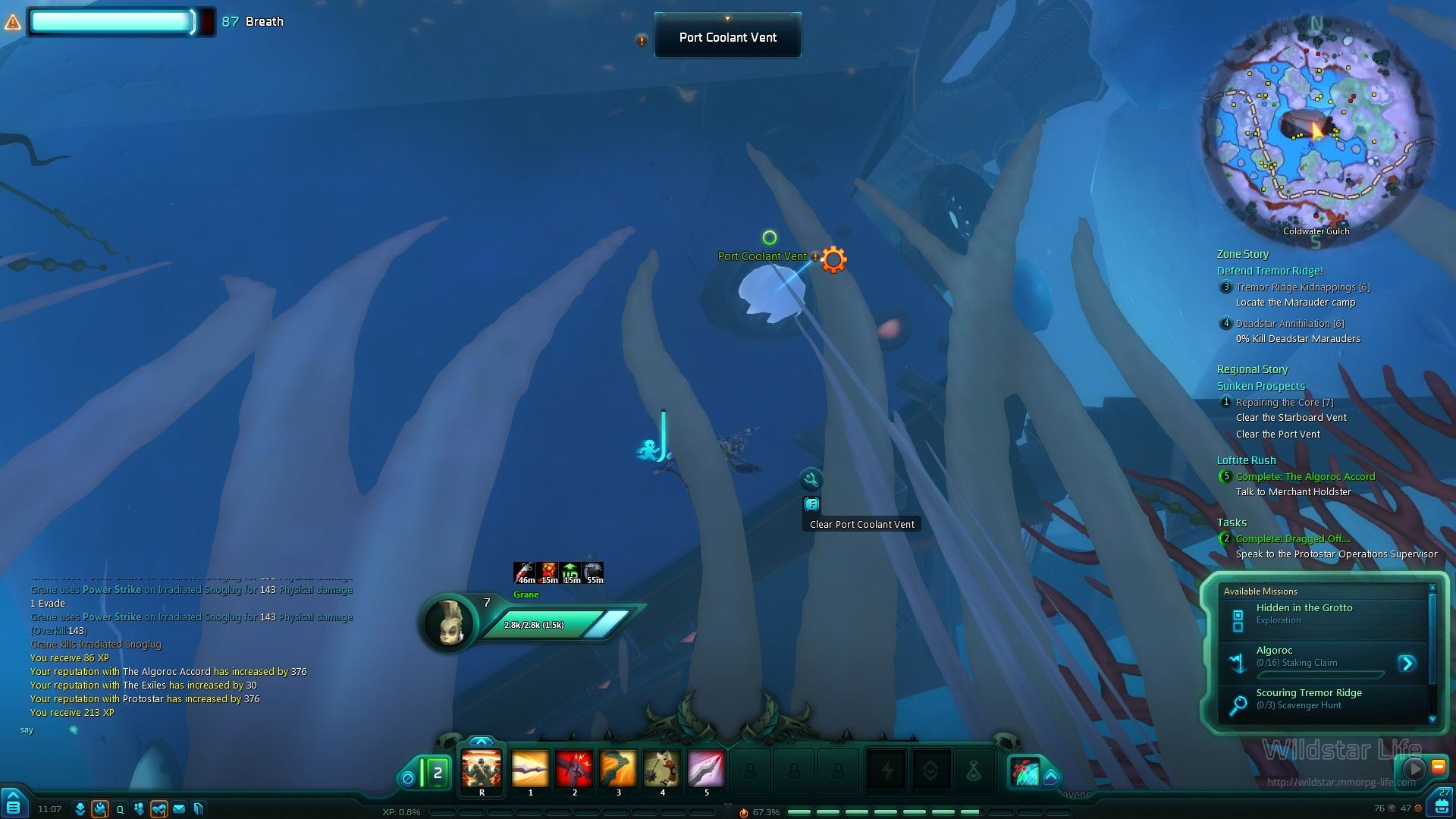1456x819 pixels.
Task: Activate the ability in hotbar slot R
Action: tap(482, 769)
